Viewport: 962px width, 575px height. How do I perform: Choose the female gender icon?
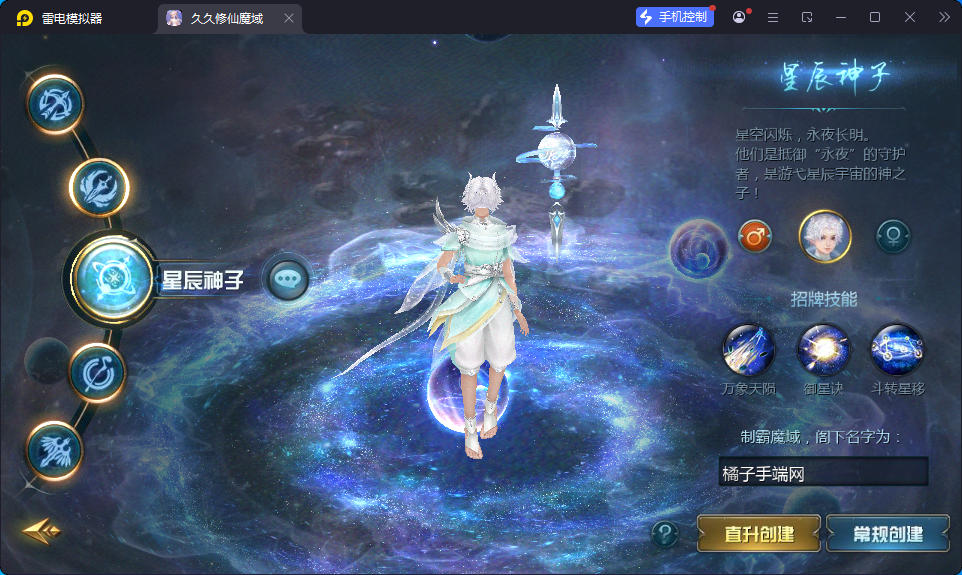click(x=892, y=237)
